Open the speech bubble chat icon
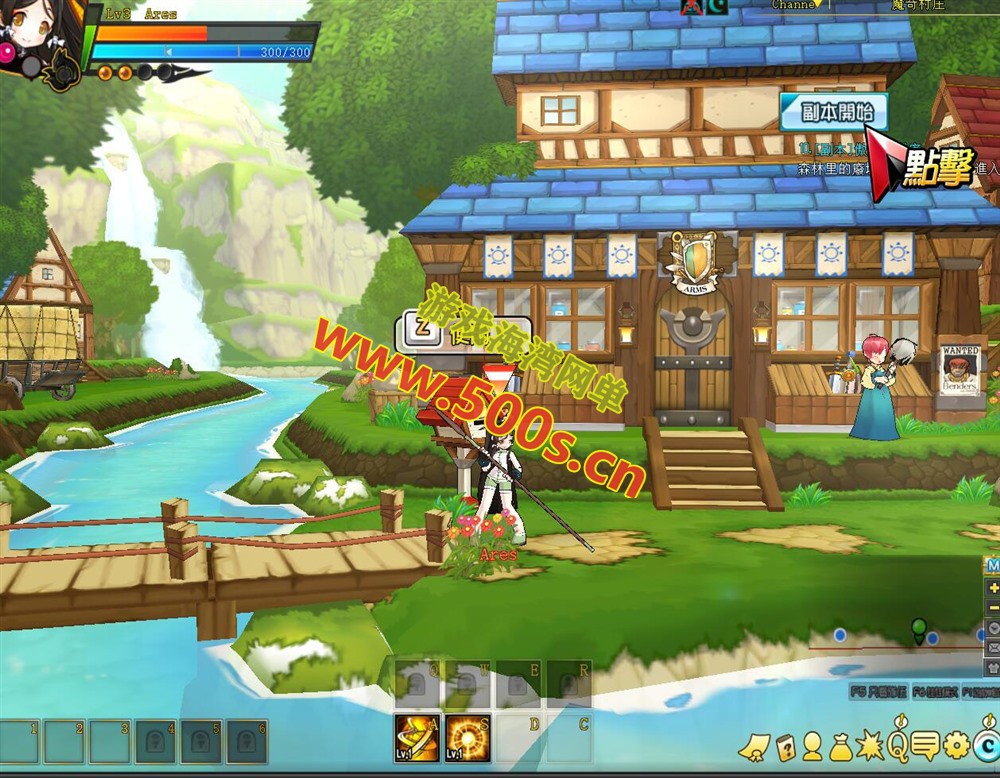Screen dimensions: 1000x778 tap(926, 746)
